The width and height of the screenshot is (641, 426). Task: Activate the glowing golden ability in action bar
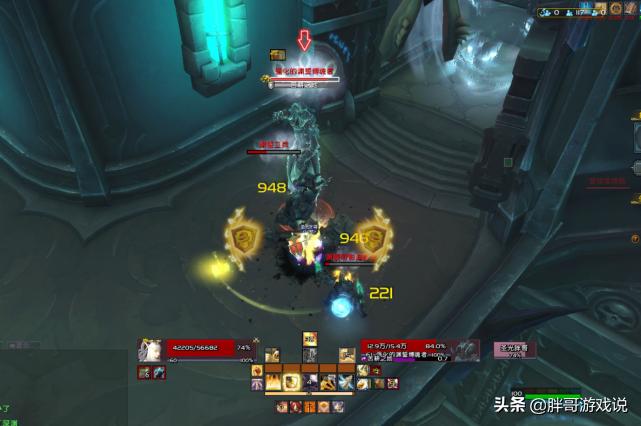tap(291, 381)
